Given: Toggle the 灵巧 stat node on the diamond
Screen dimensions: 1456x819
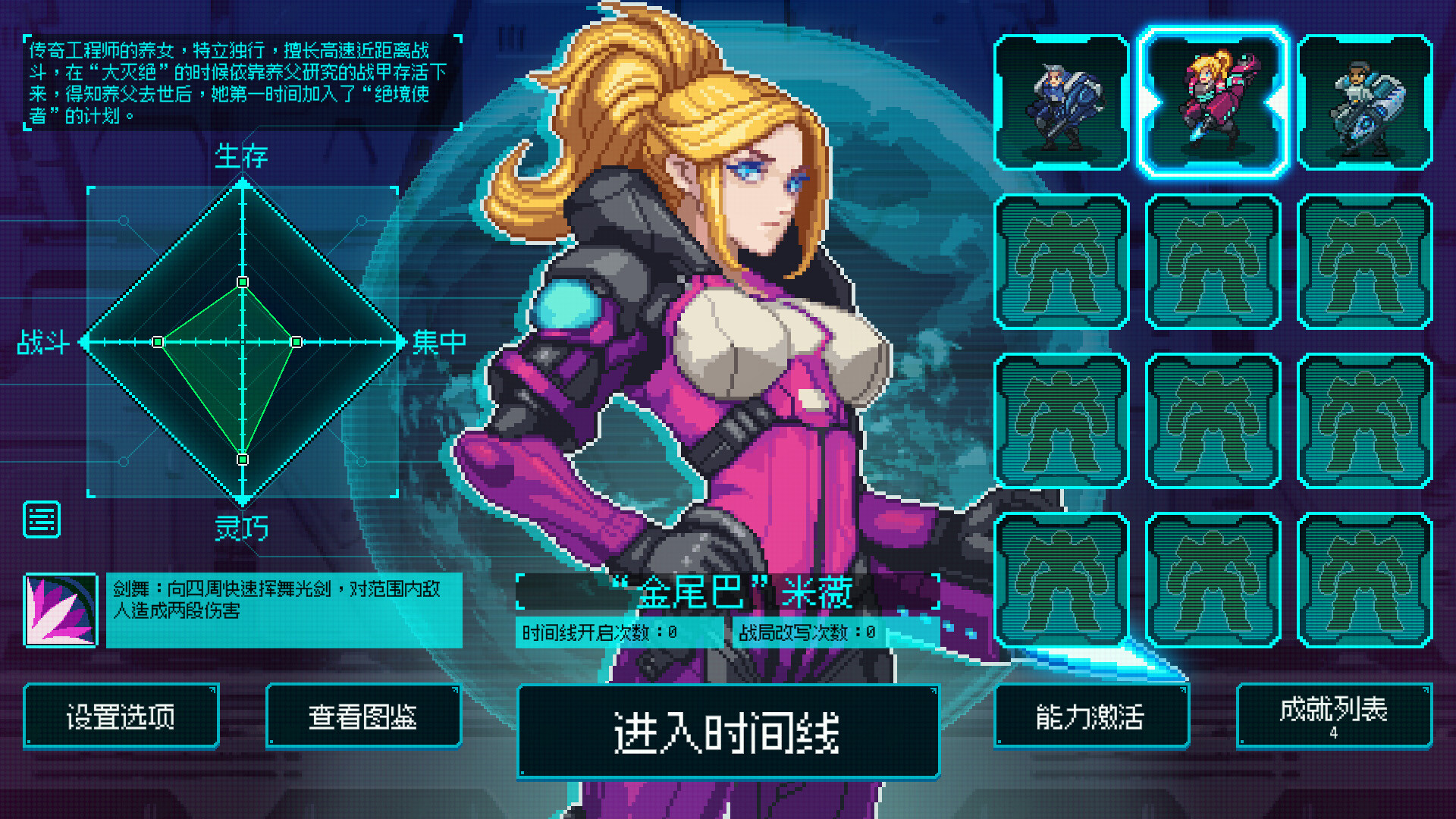Looking at the screenshot, I should tap(243, 459).
